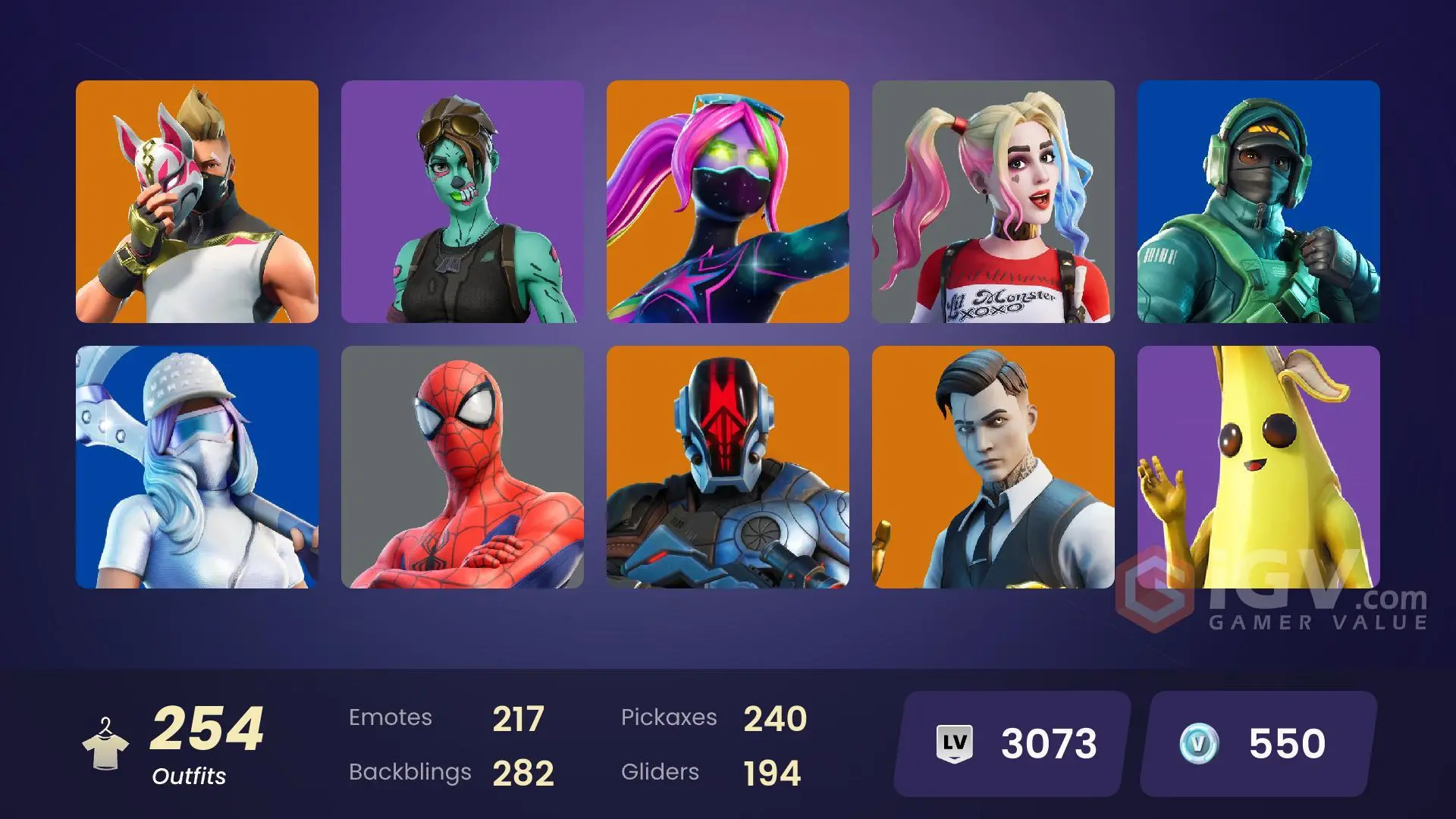Open the red-visor robot skin preview
The image size is (1456, 819).
tap(728, 468)
